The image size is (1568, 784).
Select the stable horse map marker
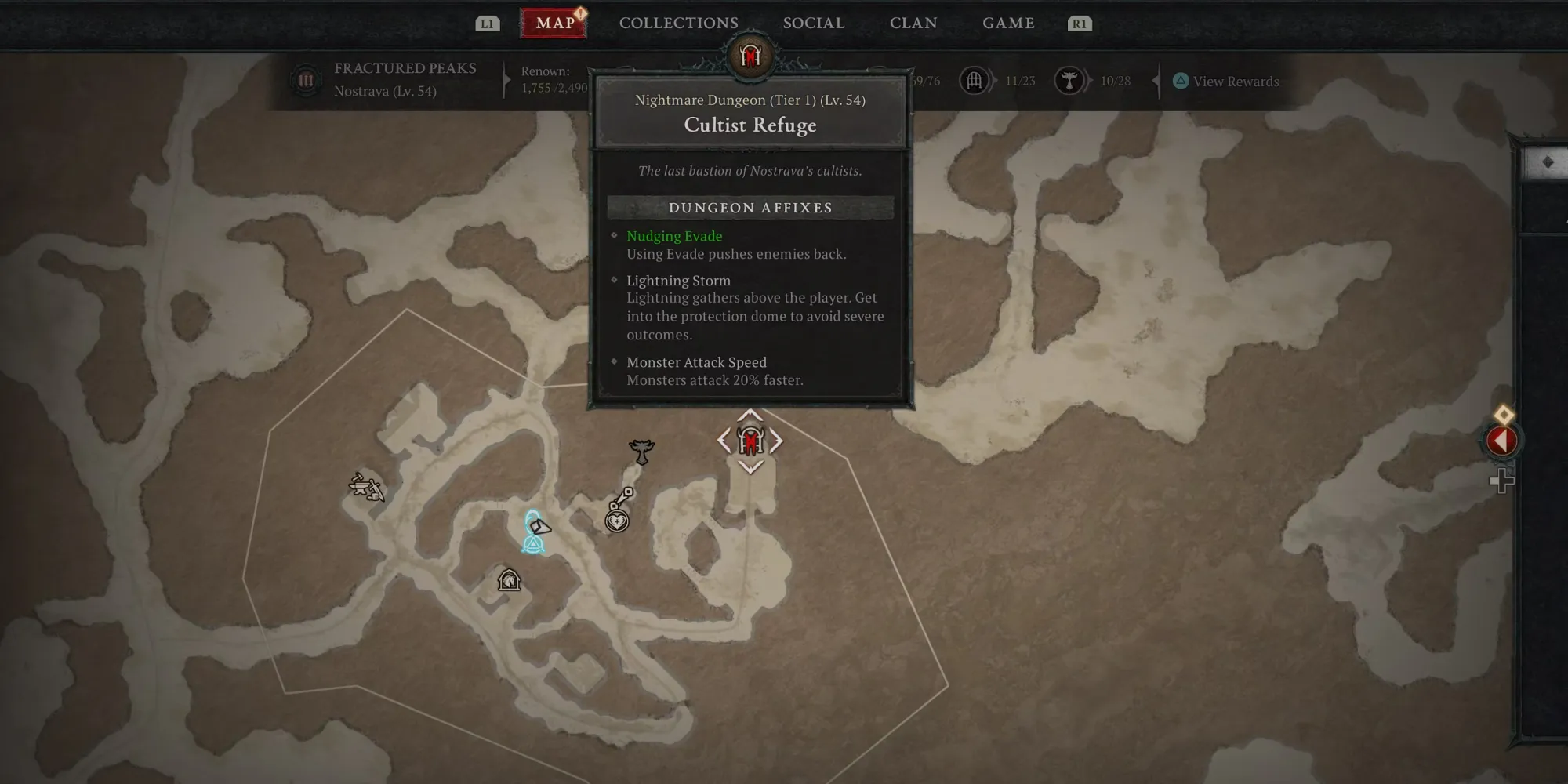509,580
